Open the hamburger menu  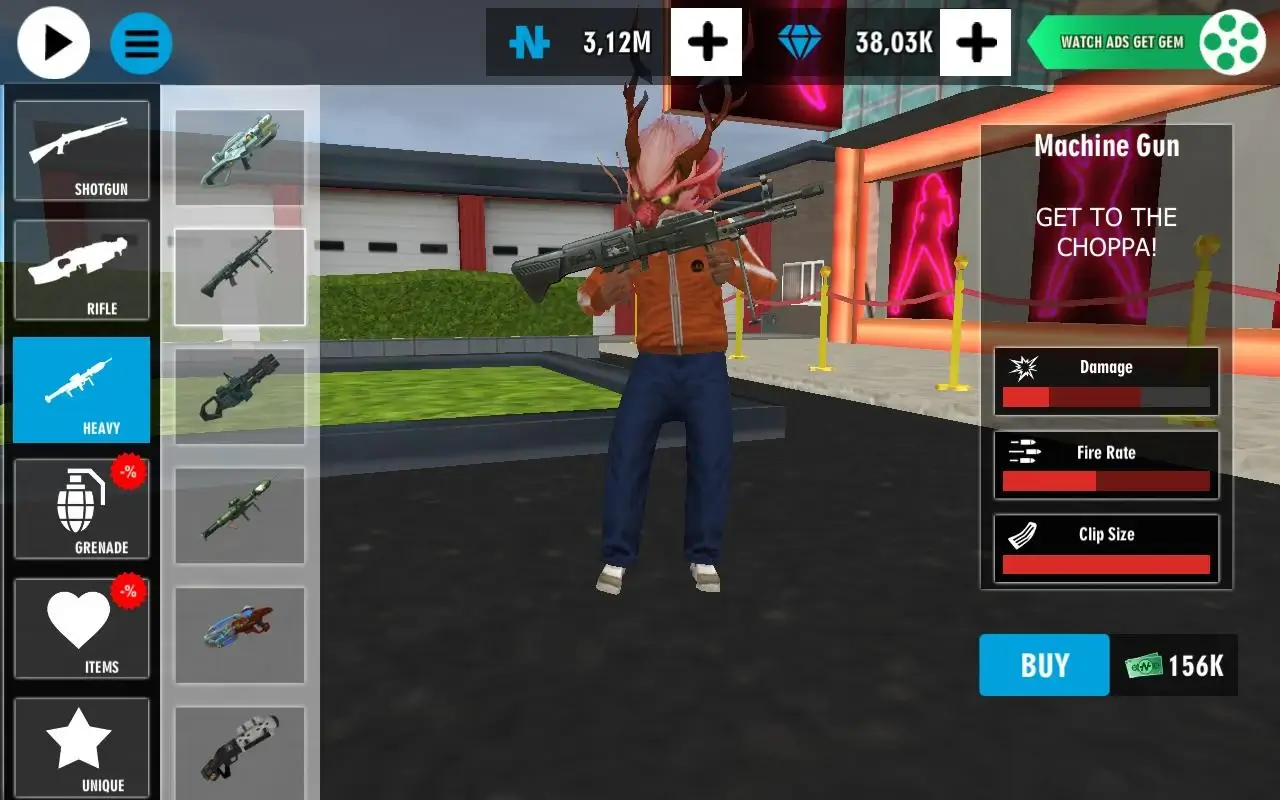point(142,42)
